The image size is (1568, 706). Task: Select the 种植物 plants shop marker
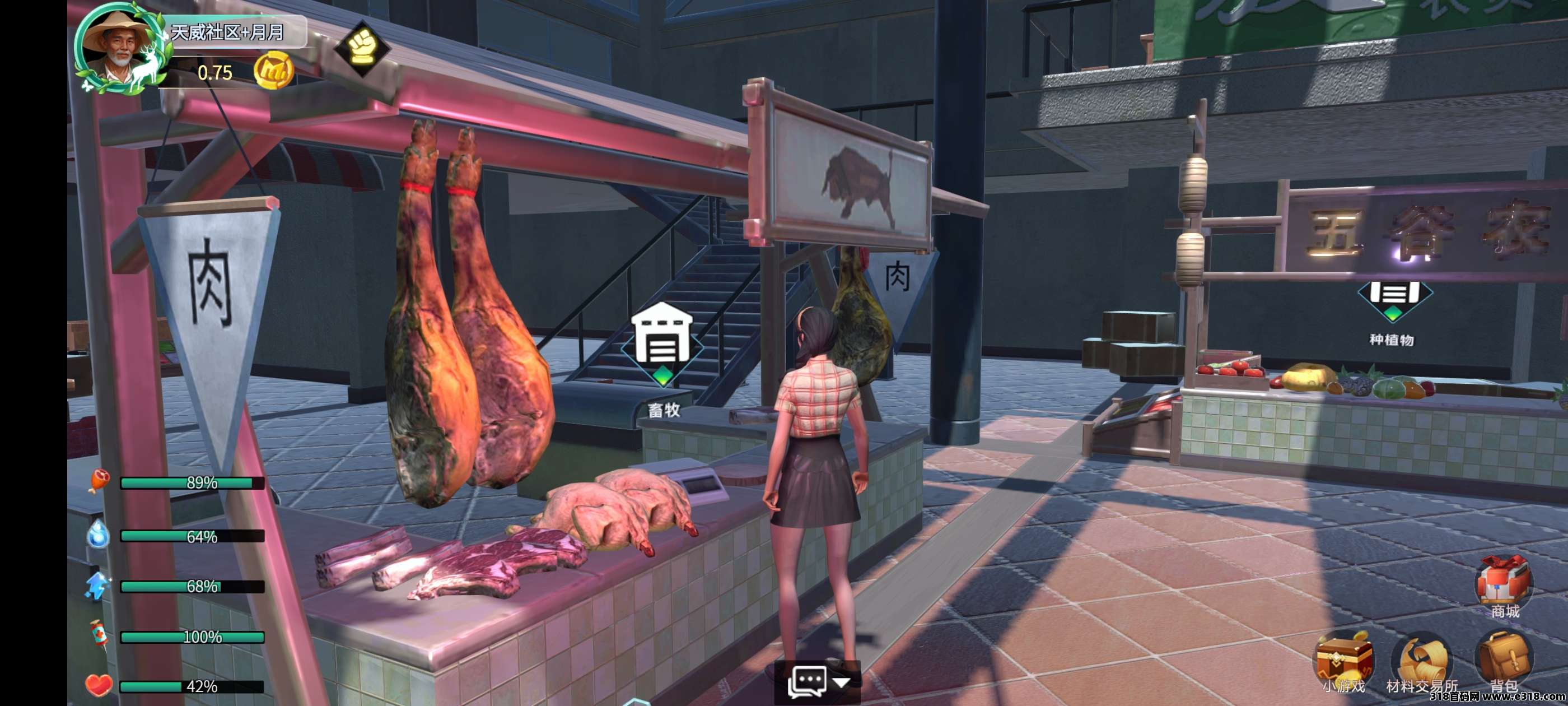click(1394, 299)
